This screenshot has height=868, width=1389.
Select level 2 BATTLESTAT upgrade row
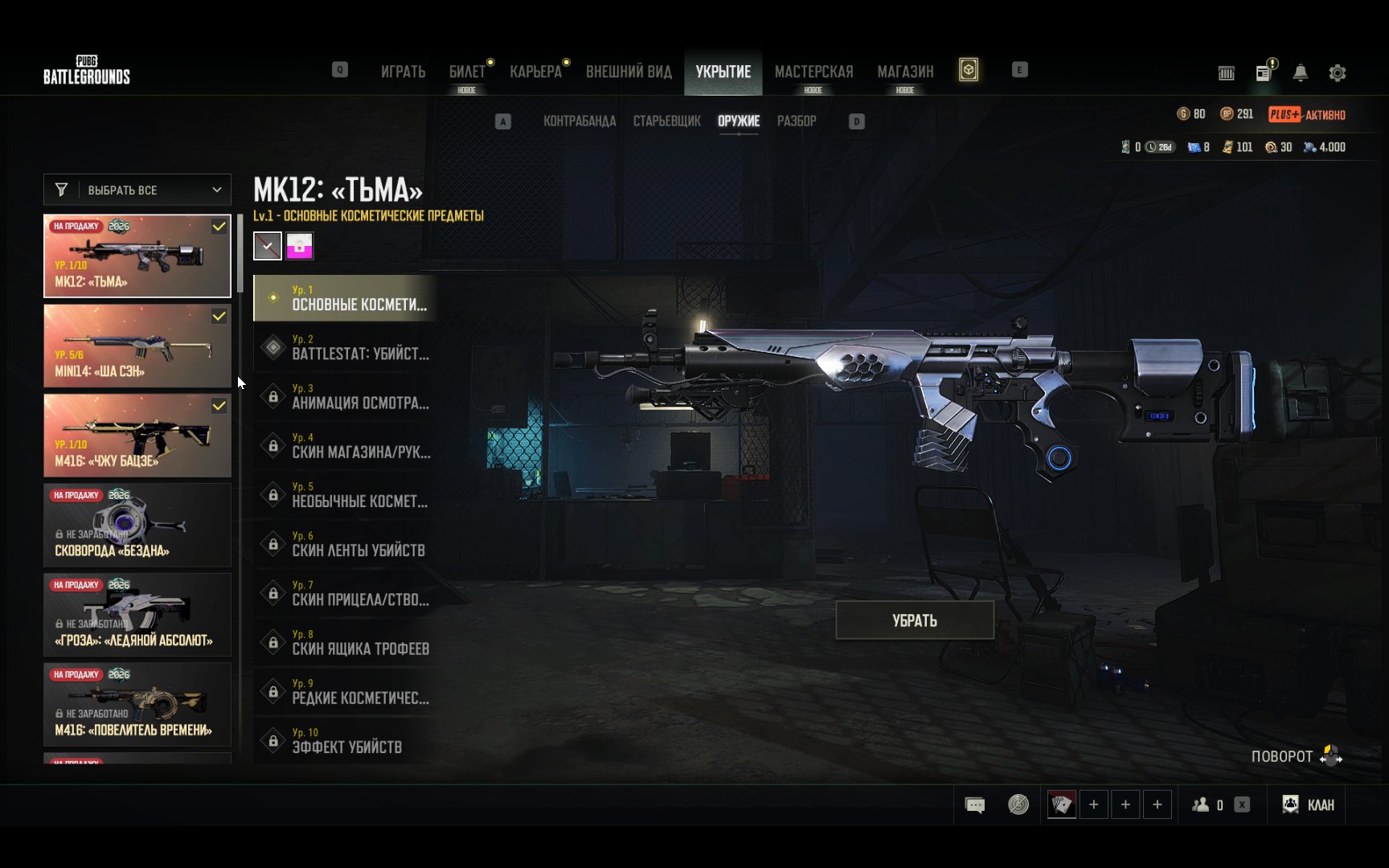tap(346, 348)
